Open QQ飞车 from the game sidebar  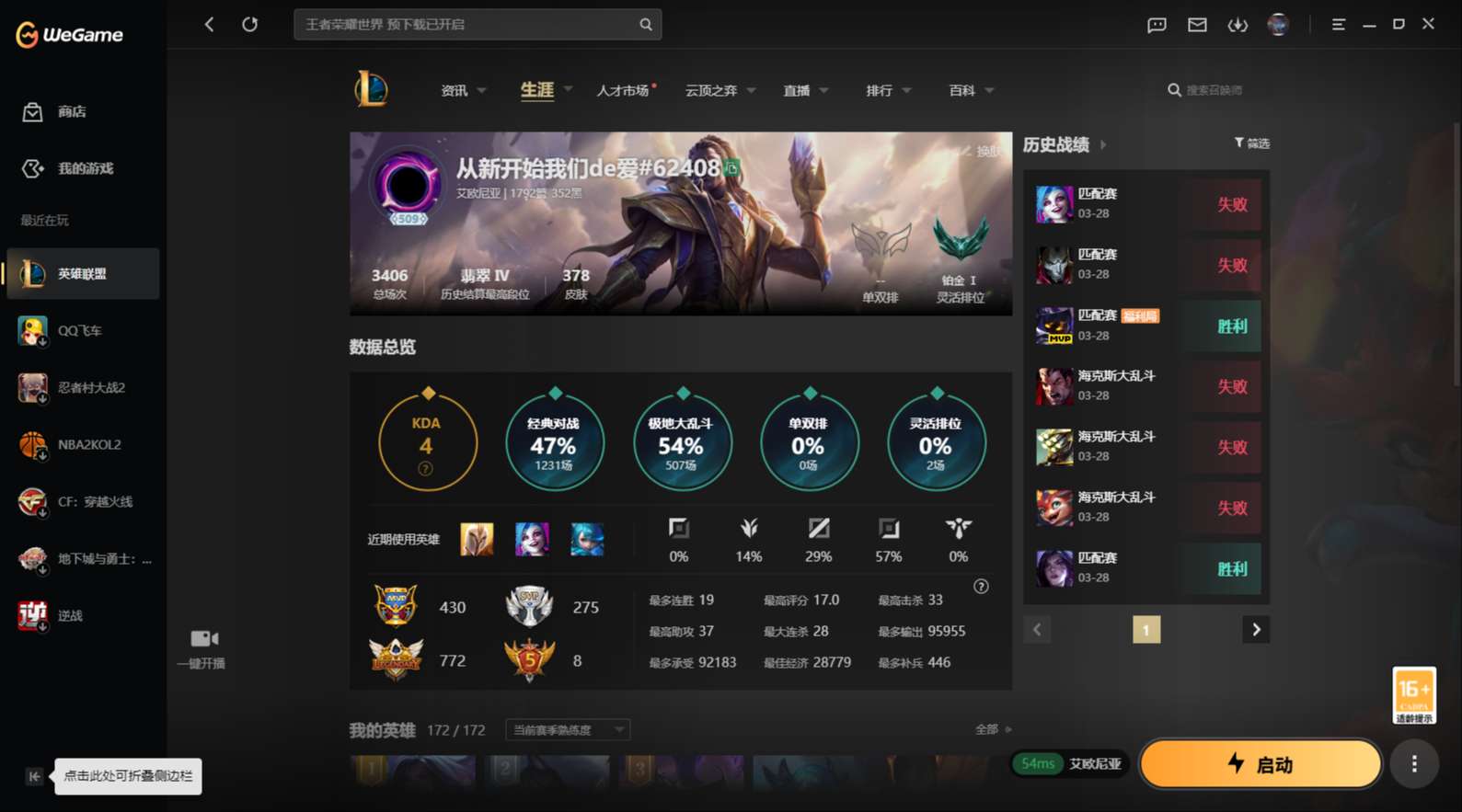coord(83,330)
